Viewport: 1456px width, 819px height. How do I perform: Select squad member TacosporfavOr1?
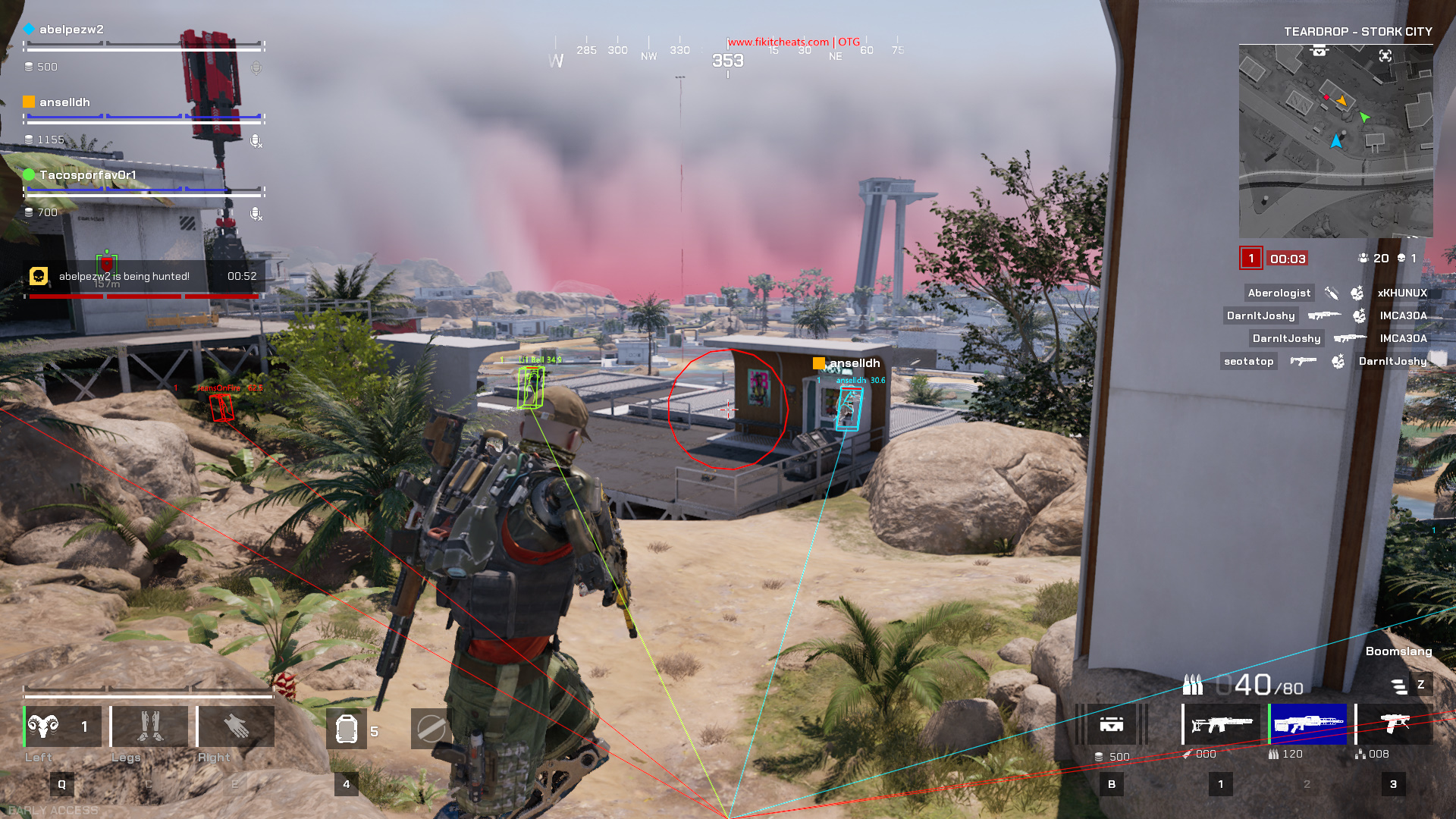[x=87, y=175]
